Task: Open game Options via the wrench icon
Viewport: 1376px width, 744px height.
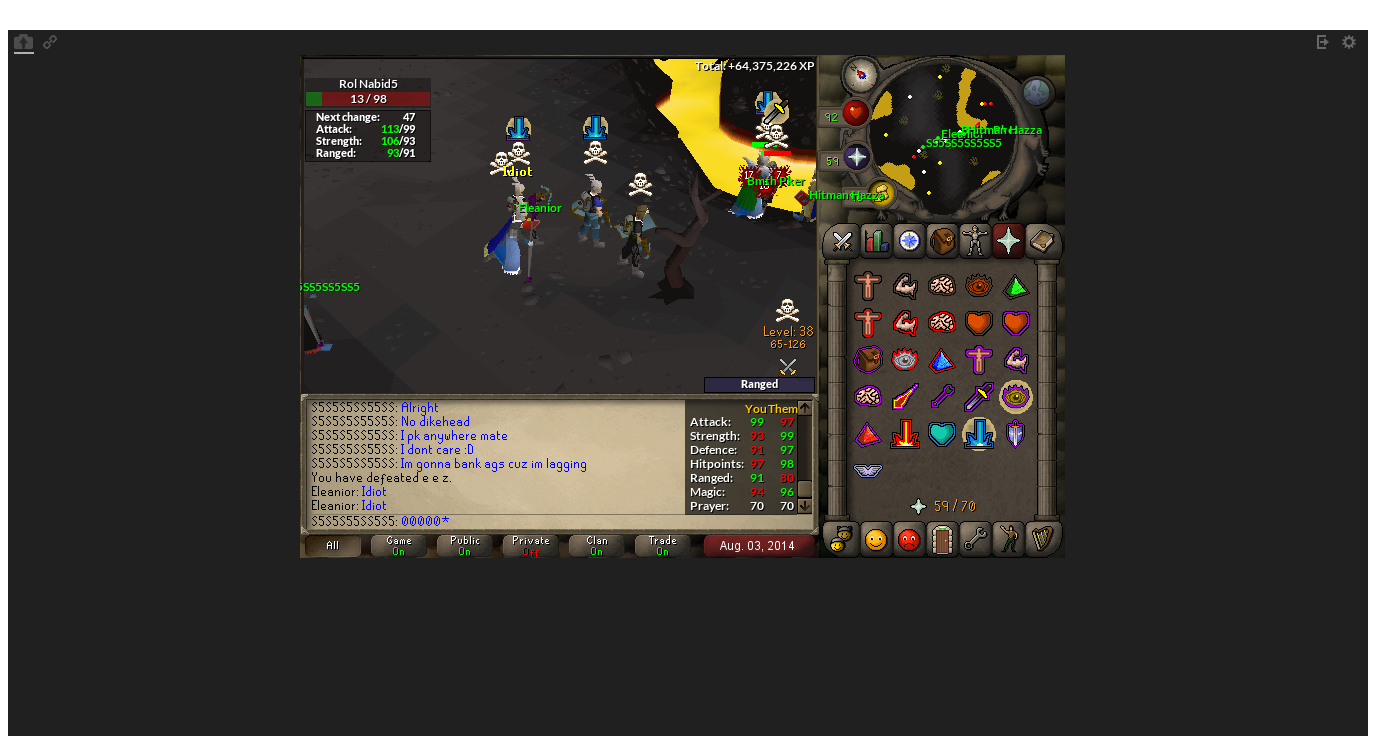Action: (975, 540)
